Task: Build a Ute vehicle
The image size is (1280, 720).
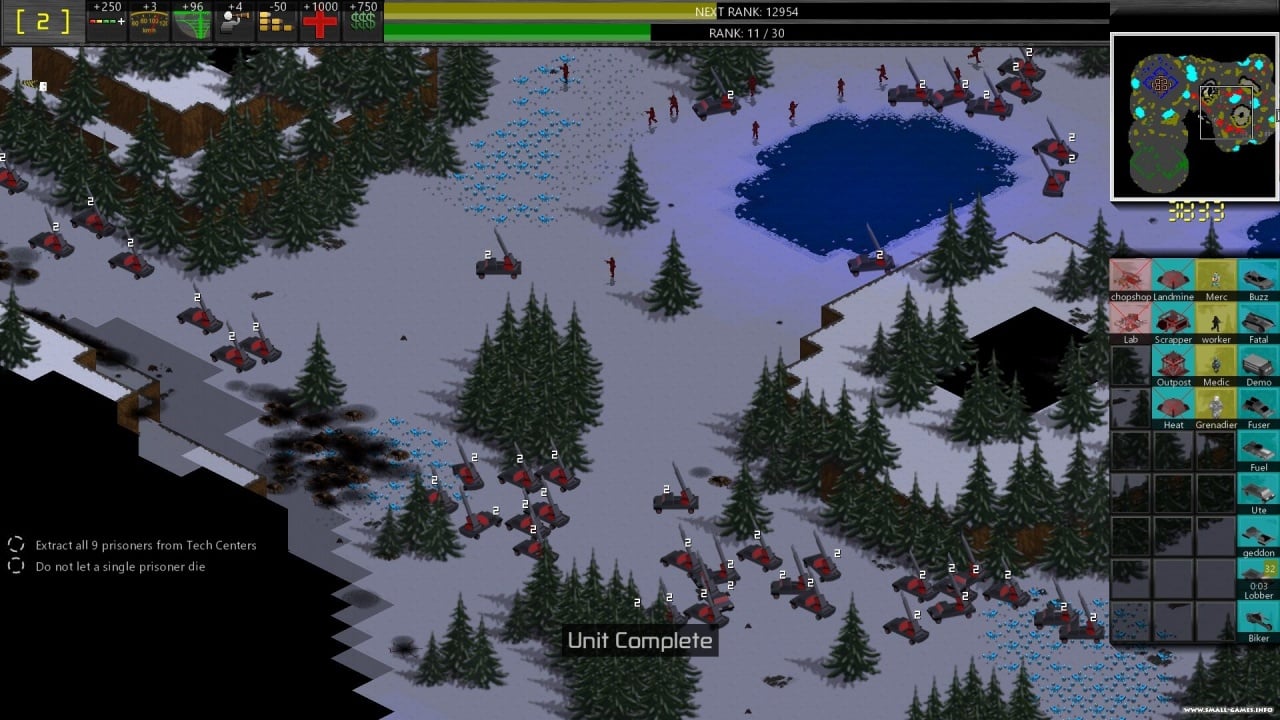Action: coord(1259,491)
